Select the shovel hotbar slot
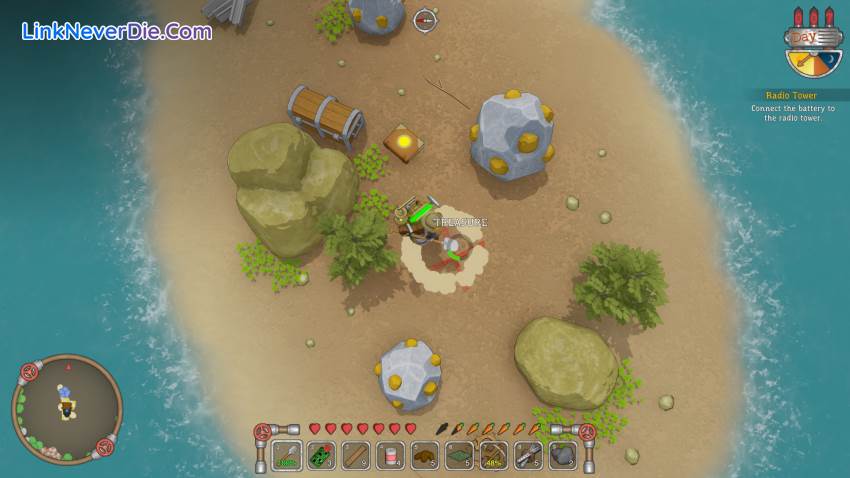 pyautogui.click(x=287, y=456)
